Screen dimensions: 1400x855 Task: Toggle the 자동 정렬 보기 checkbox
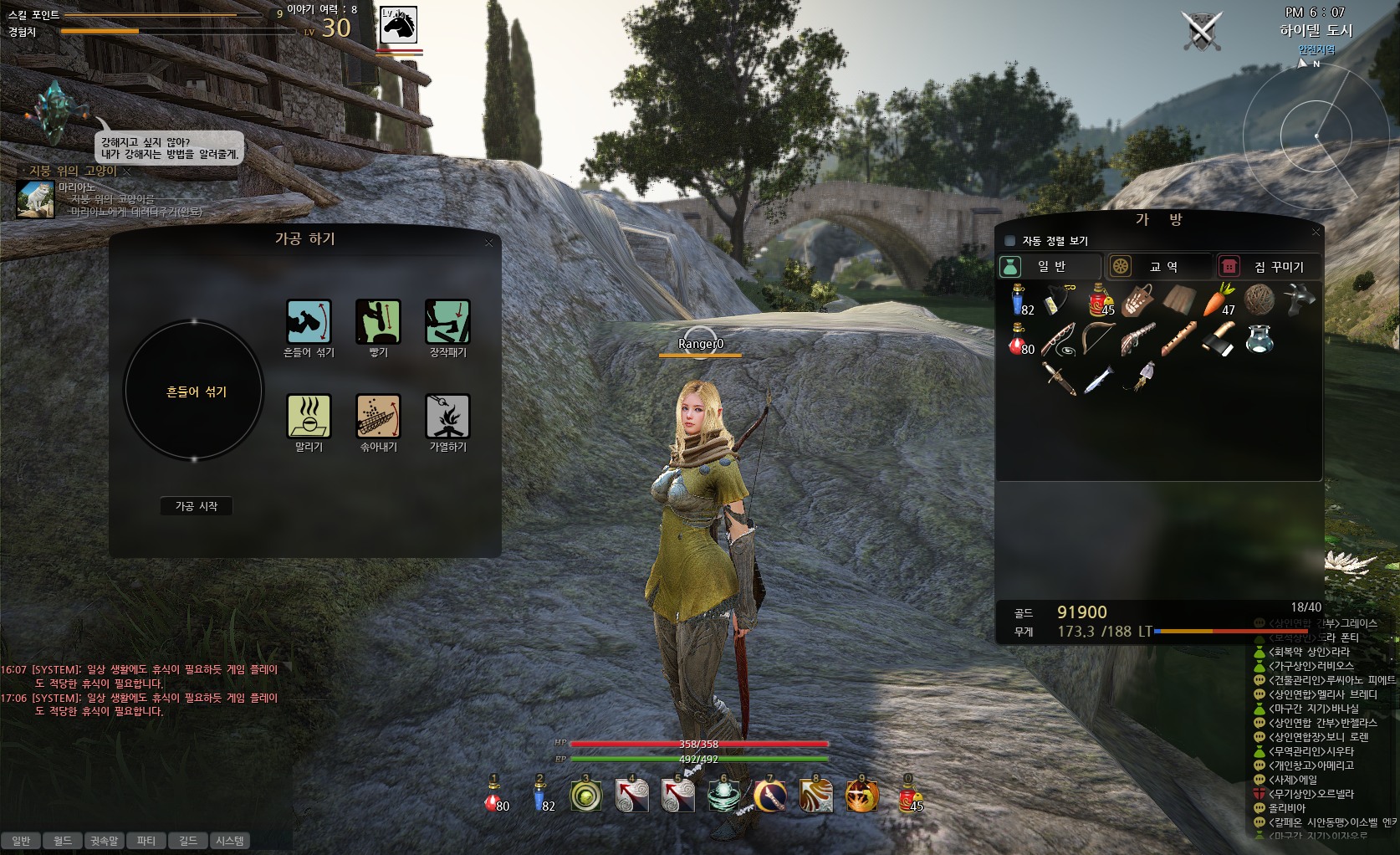pyautogui.click(x=1009, y=241)
